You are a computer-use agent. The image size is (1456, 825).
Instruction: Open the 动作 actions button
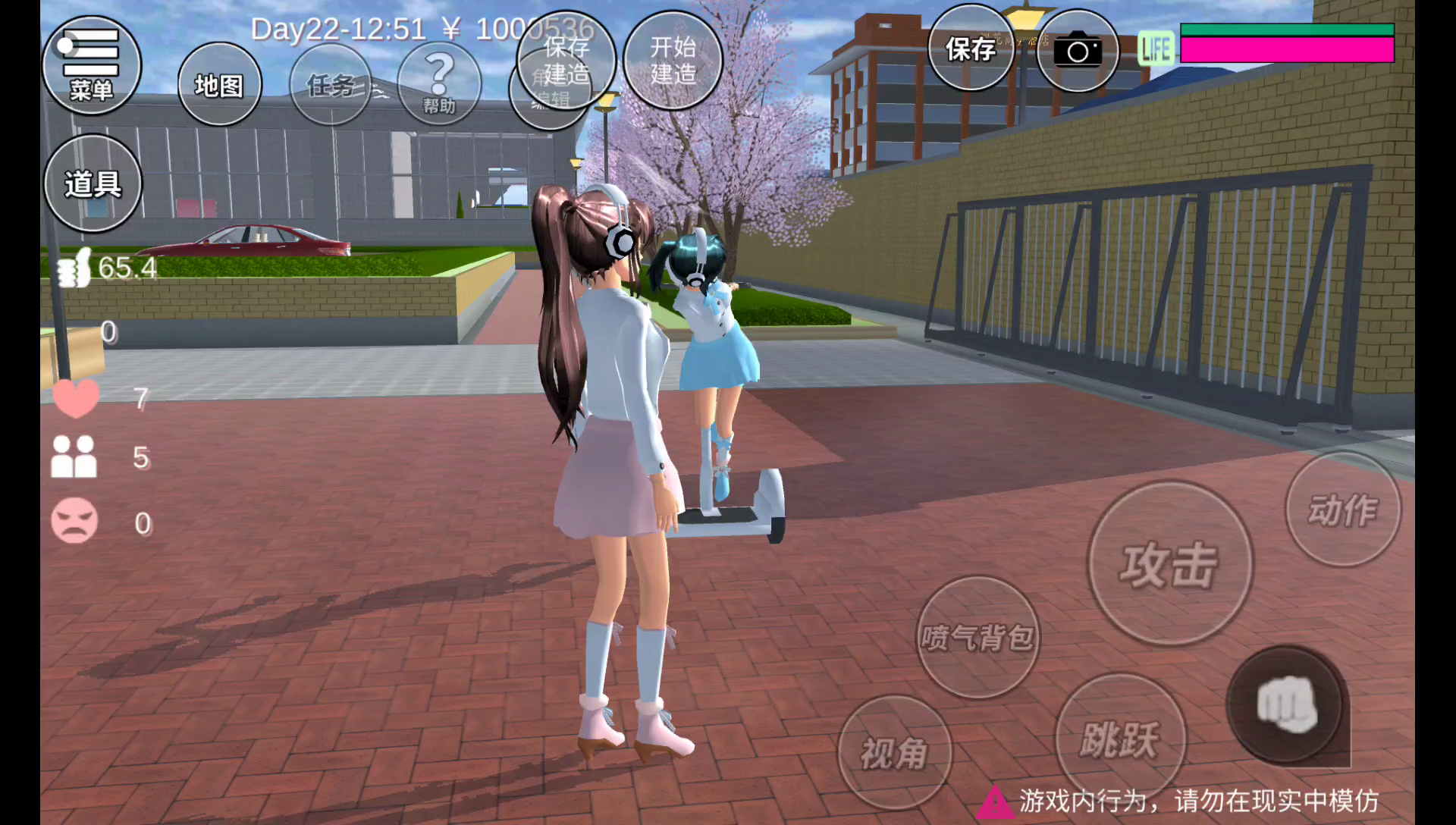pyautogui.click(x=1343, y=509)
